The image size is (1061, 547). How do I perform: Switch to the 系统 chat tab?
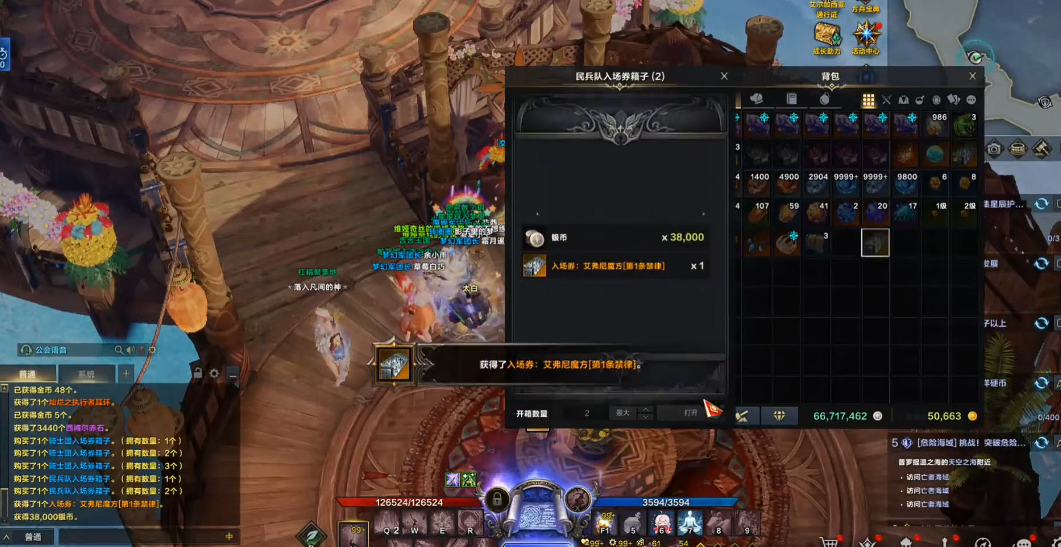point(87,375)
